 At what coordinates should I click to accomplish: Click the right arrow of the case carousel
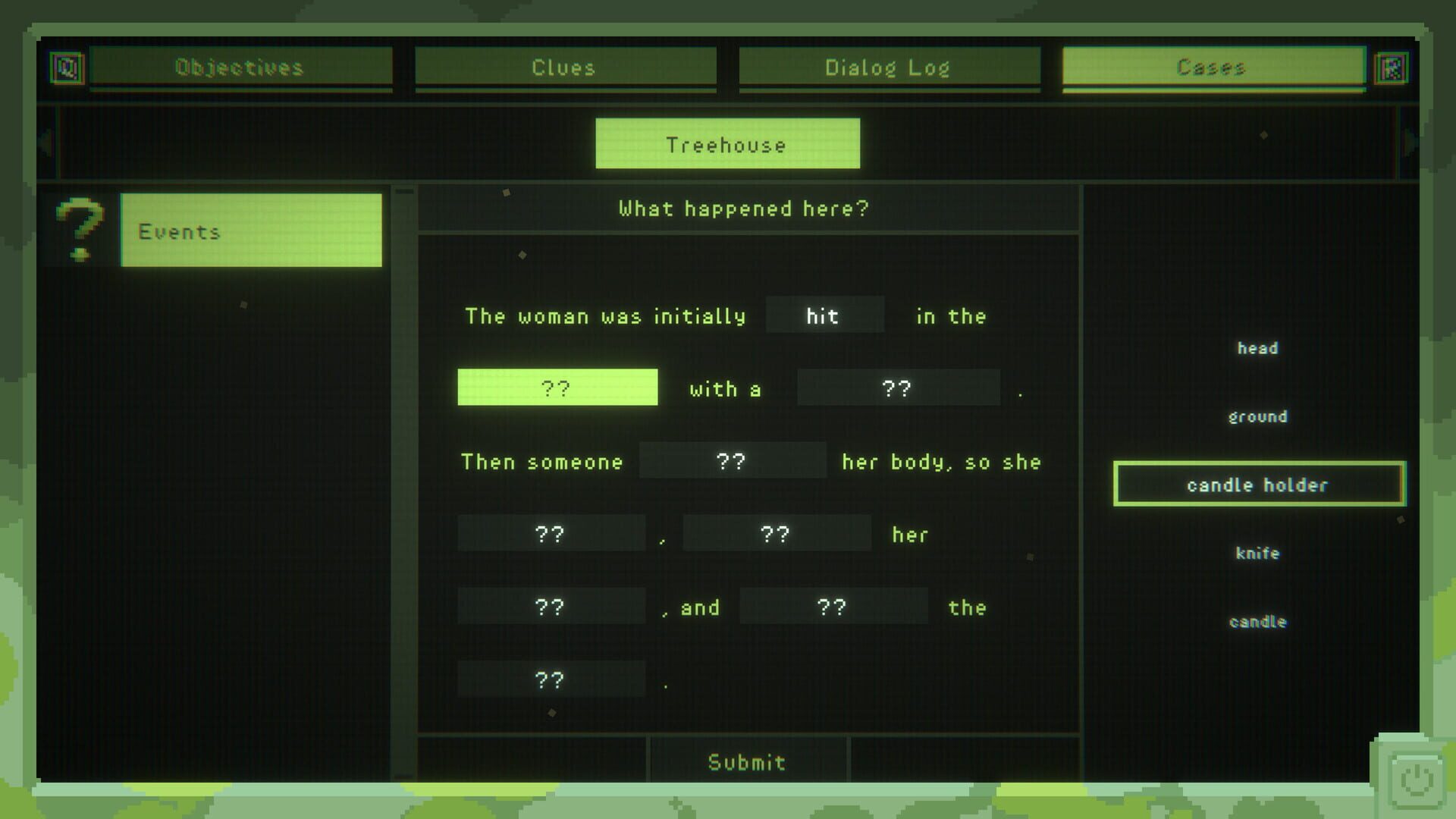1407,144
